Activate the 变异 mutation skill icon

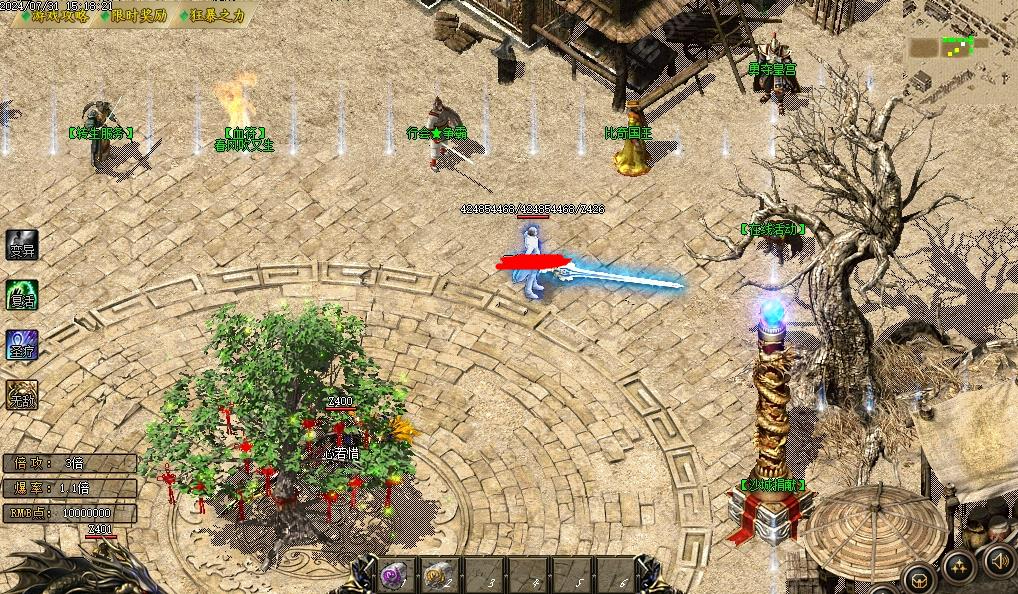click(x=22, y=246)
